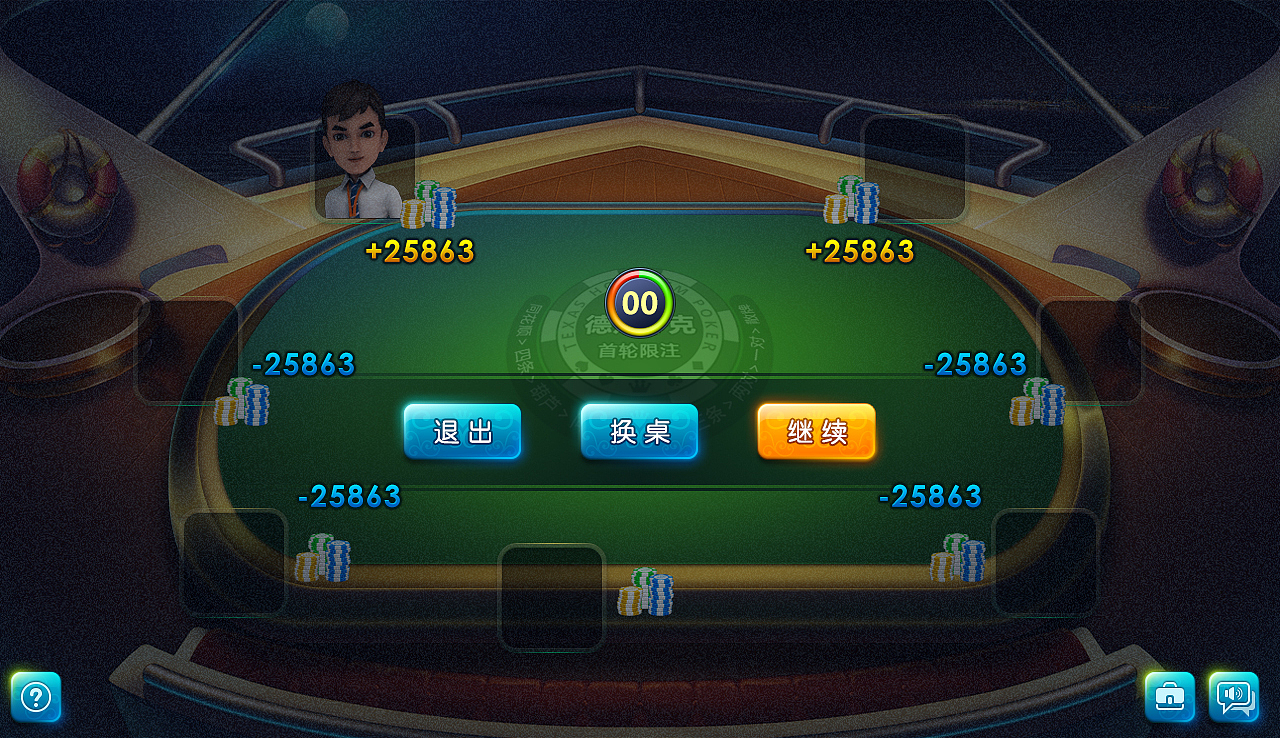This screenshot has width=1280, height=738.
Task: Open the briefcase item box icon
Action: pos(1168,697)
